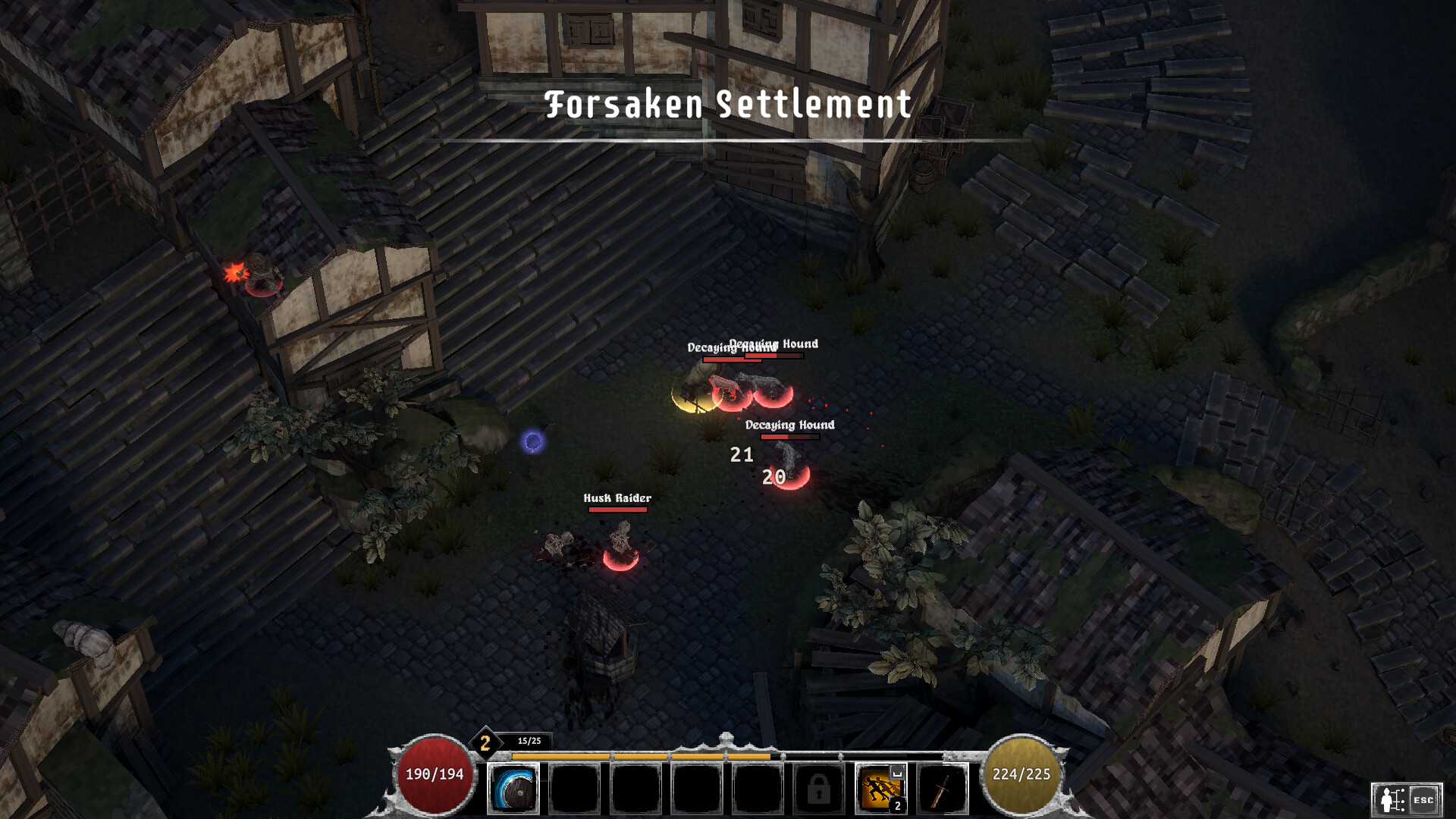Activate the sprint skill icon with 2 charges
Viewport: 1456px width, 819px height.
click(x=880, y=789)
